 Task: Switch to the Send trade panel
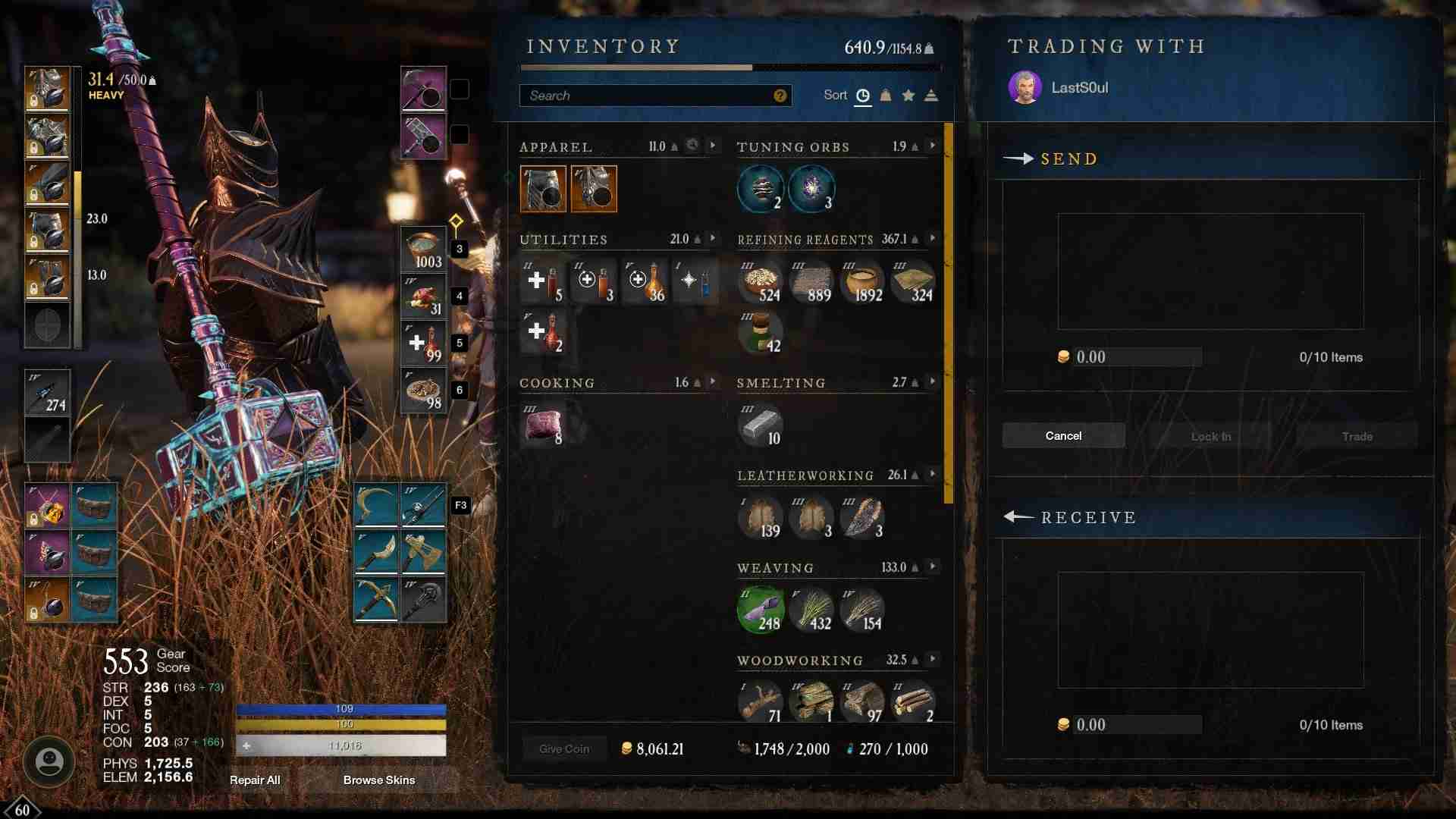pyautogui.click(x=1069, y=159)
